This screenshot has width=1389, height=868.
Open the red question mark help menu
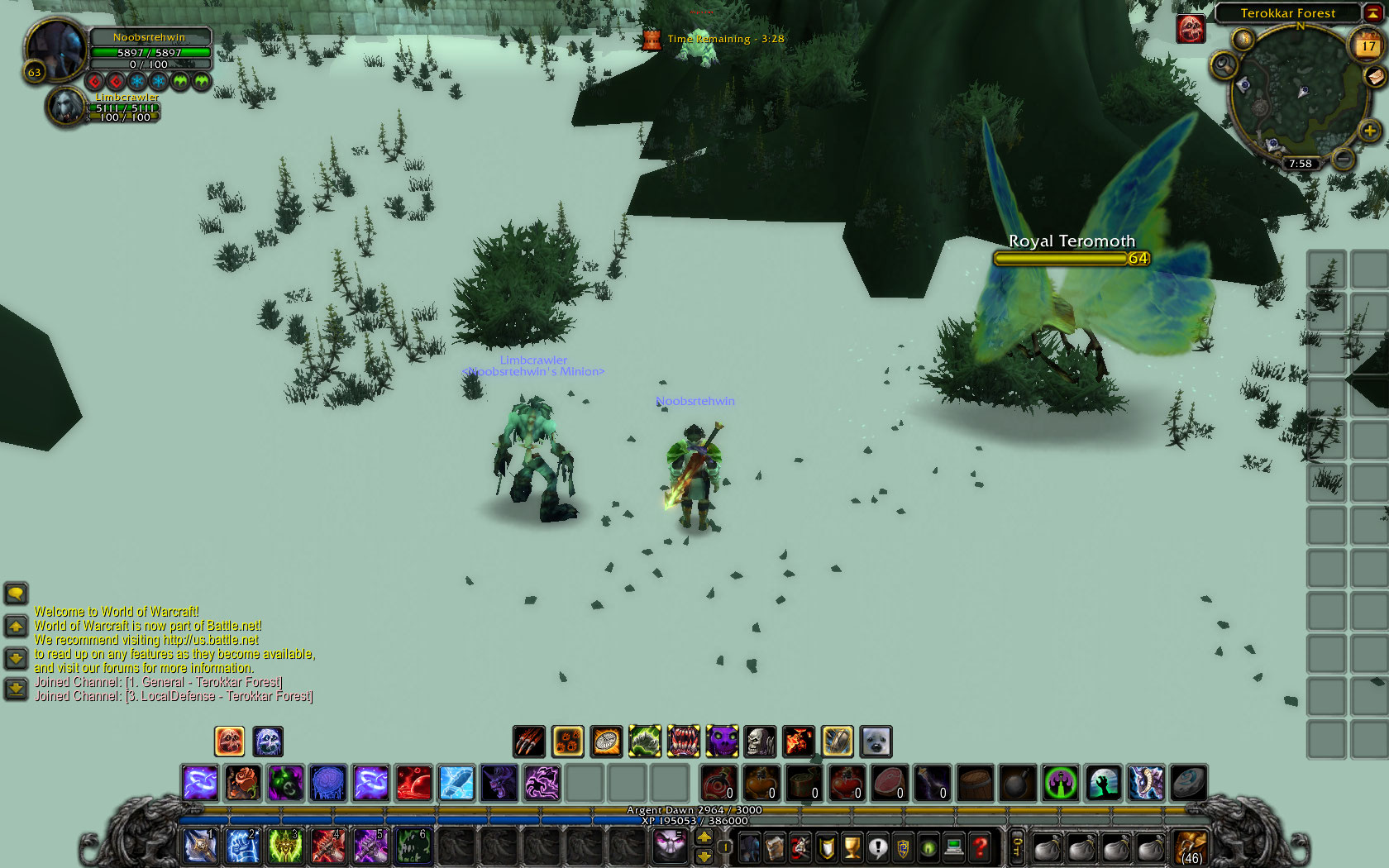(x=980, y=847)
